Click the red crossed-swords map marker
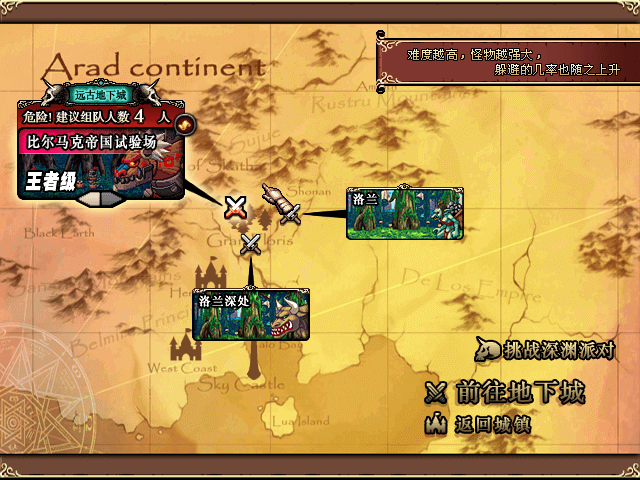Image resolution: width=640 pixels, height=480 pixels. click(x=235, y=207)
